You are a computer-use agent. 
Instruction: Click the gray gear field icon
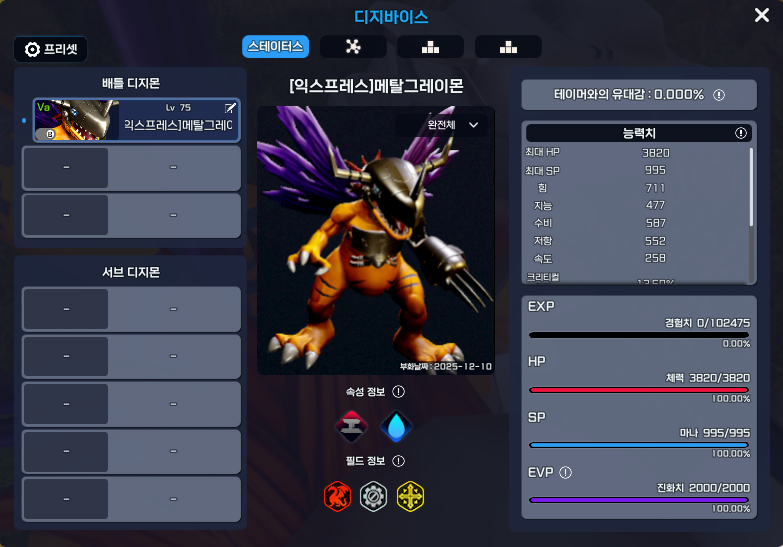tap(373, 494)
